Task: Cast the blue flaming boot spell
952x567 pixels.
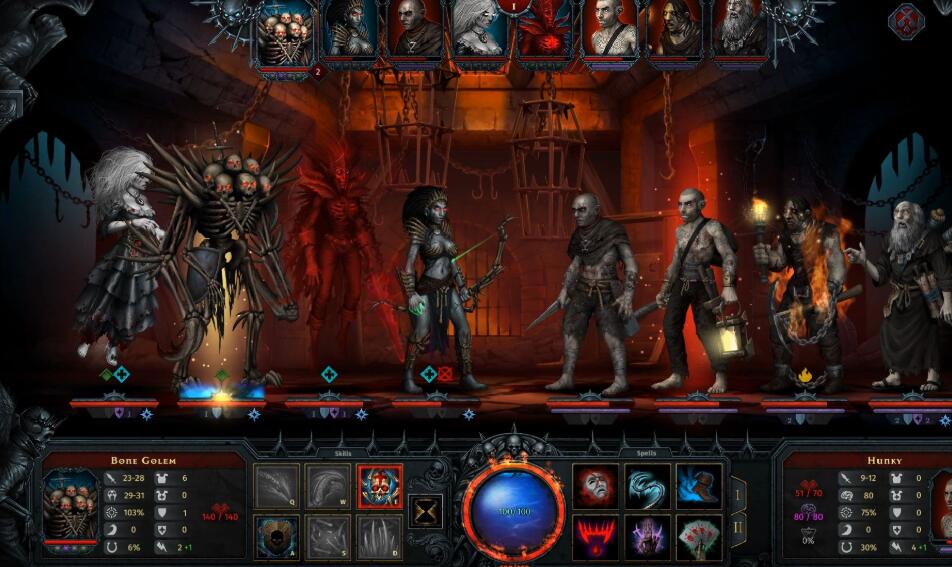Action: [699, 486]
